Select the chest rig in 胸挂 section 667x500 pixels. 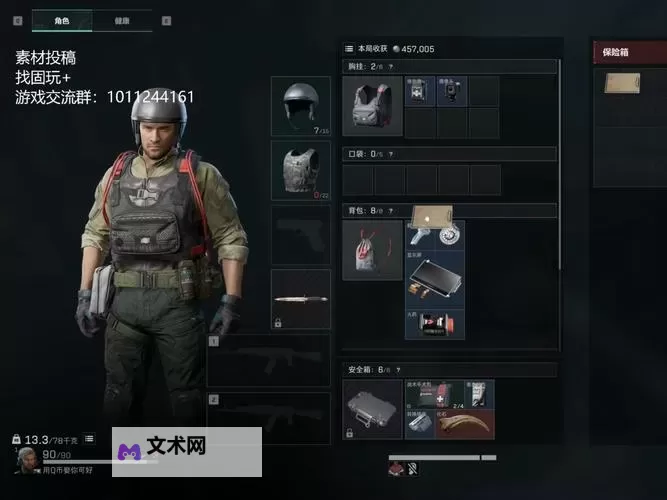[372, 105]
